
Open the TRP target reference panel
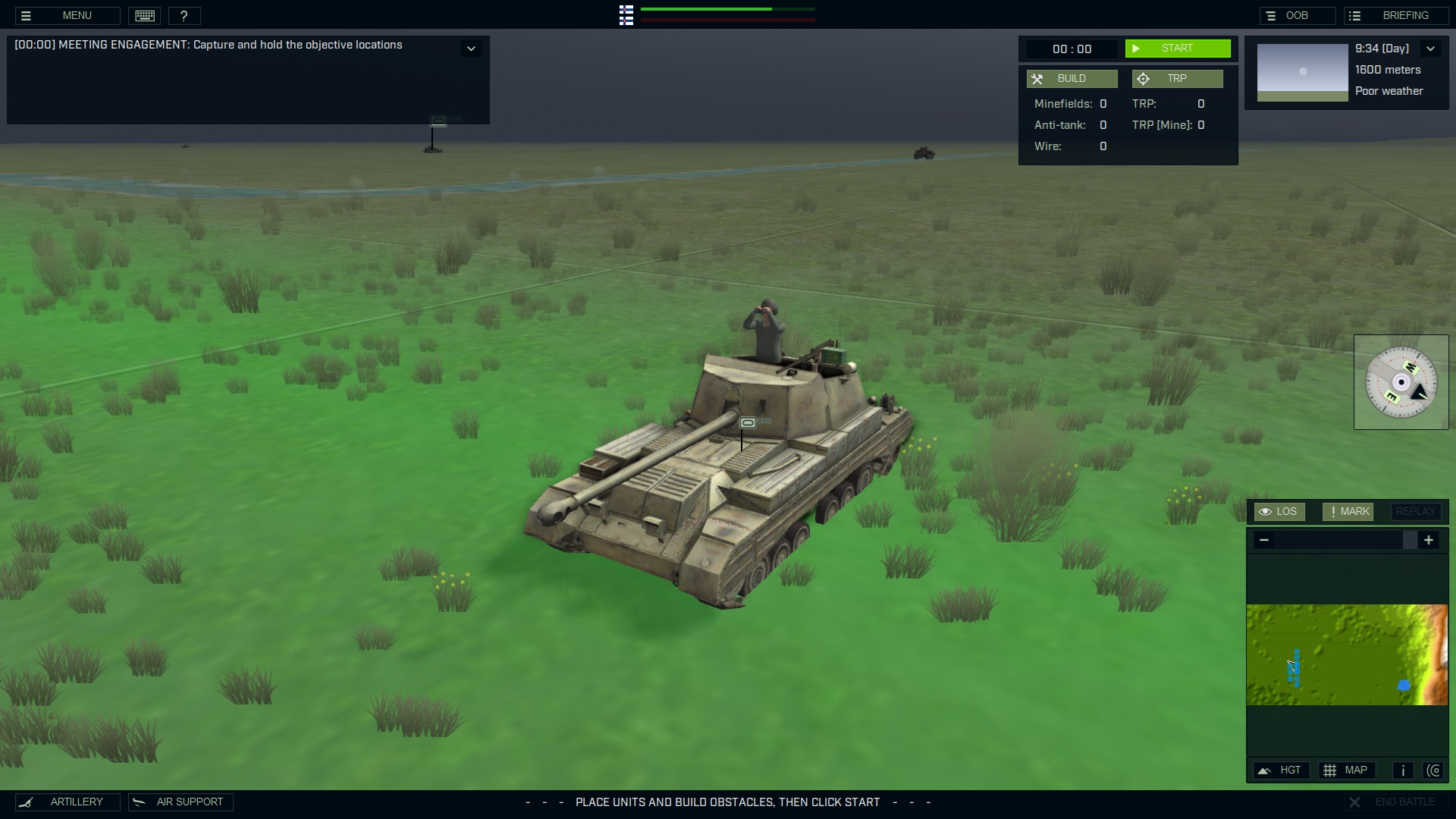[1178, 78]
